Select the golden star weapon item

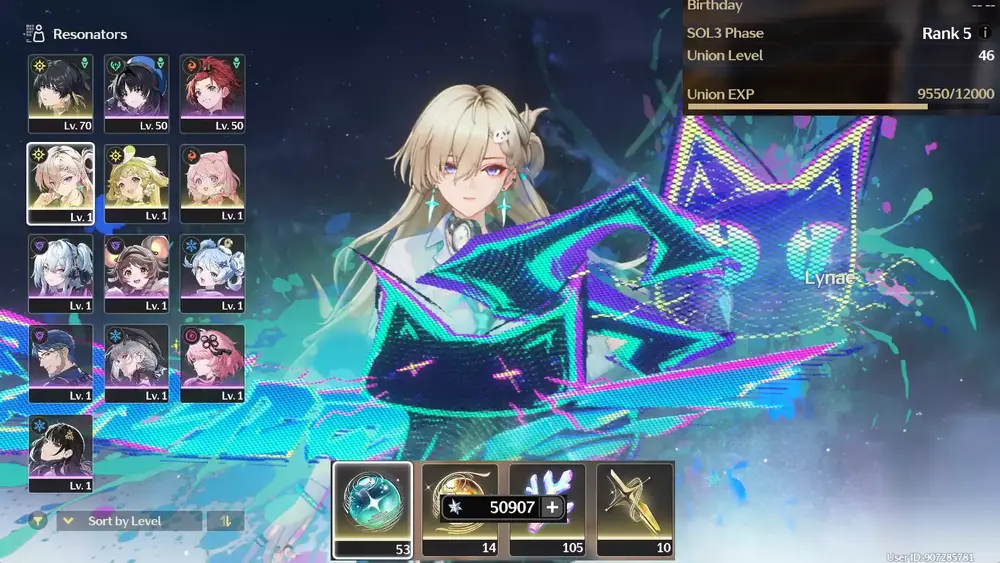(x=636, y=508)
